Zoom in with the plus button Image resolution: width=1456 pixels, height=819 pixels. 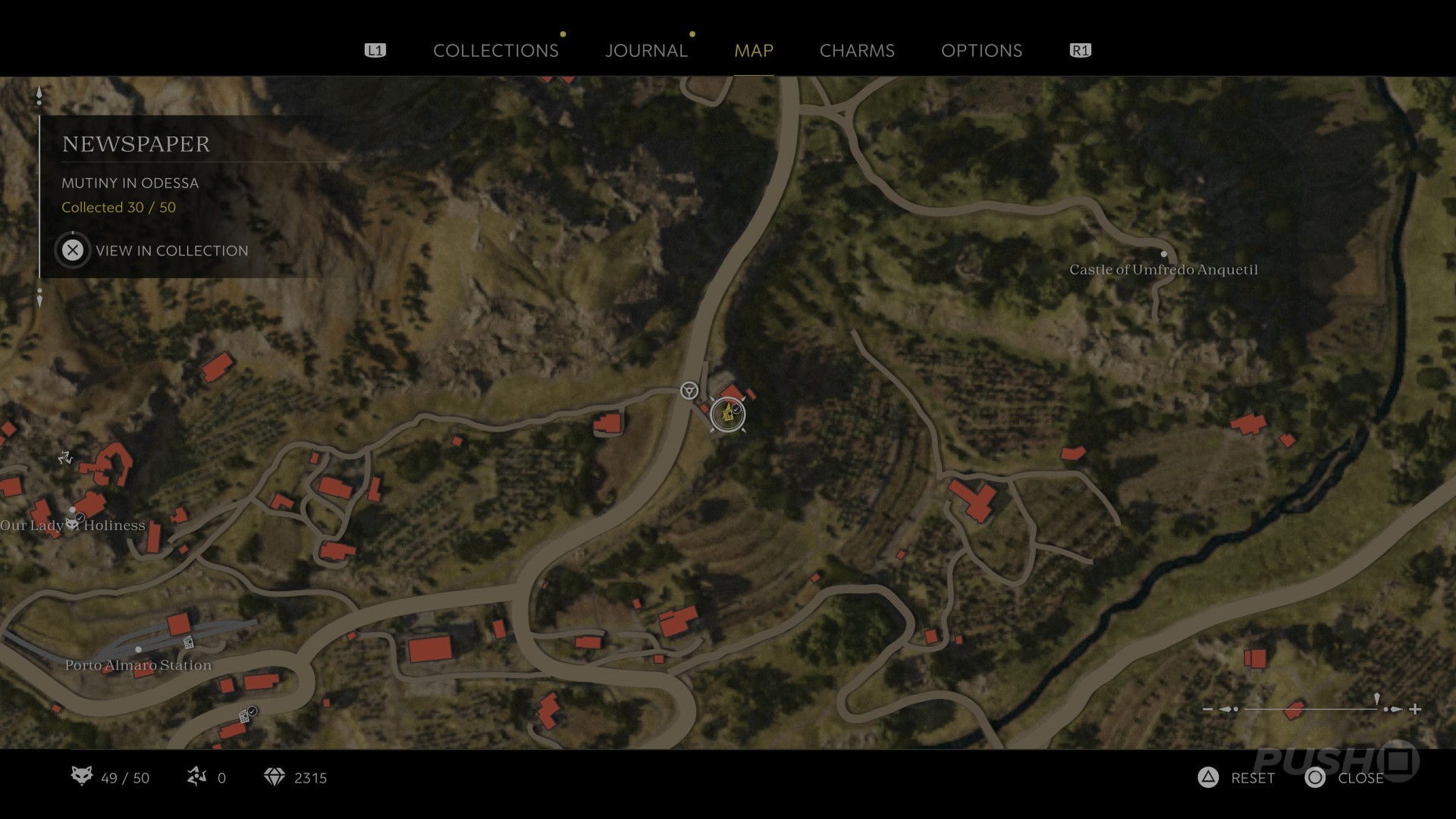(1415, 710)
